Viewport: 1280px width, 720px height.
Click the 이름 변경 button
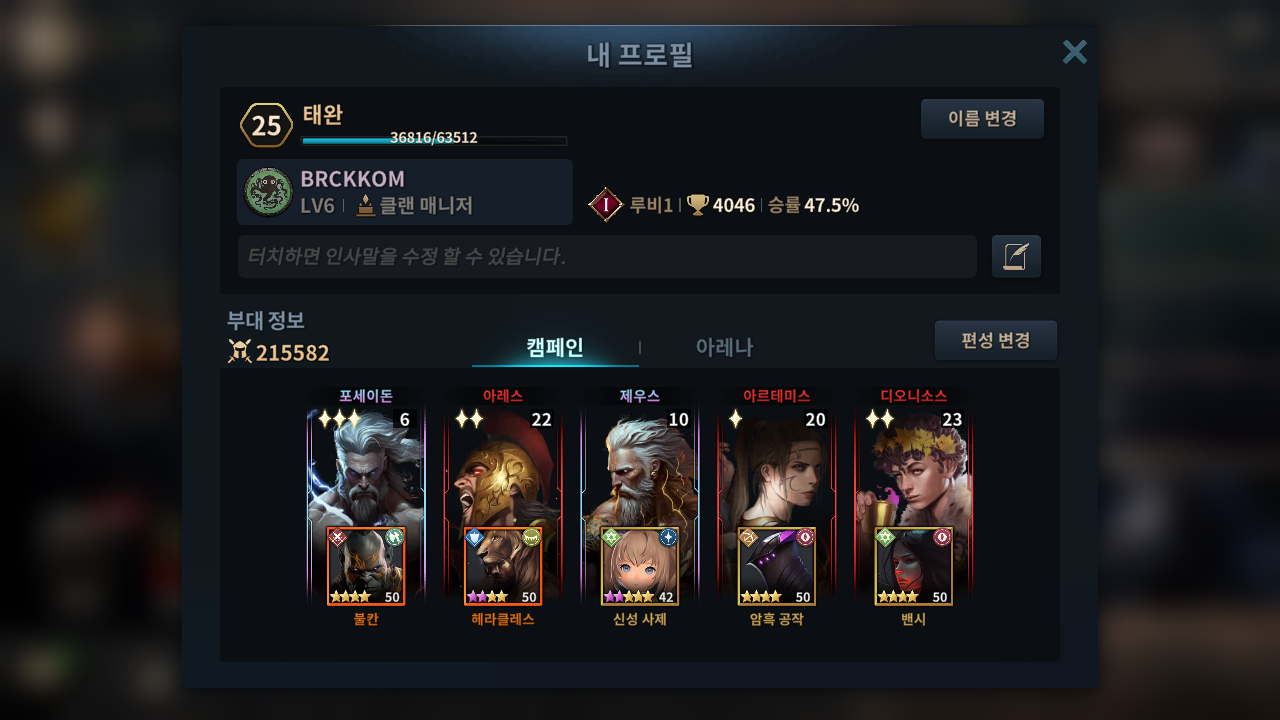tap(982, 119)
